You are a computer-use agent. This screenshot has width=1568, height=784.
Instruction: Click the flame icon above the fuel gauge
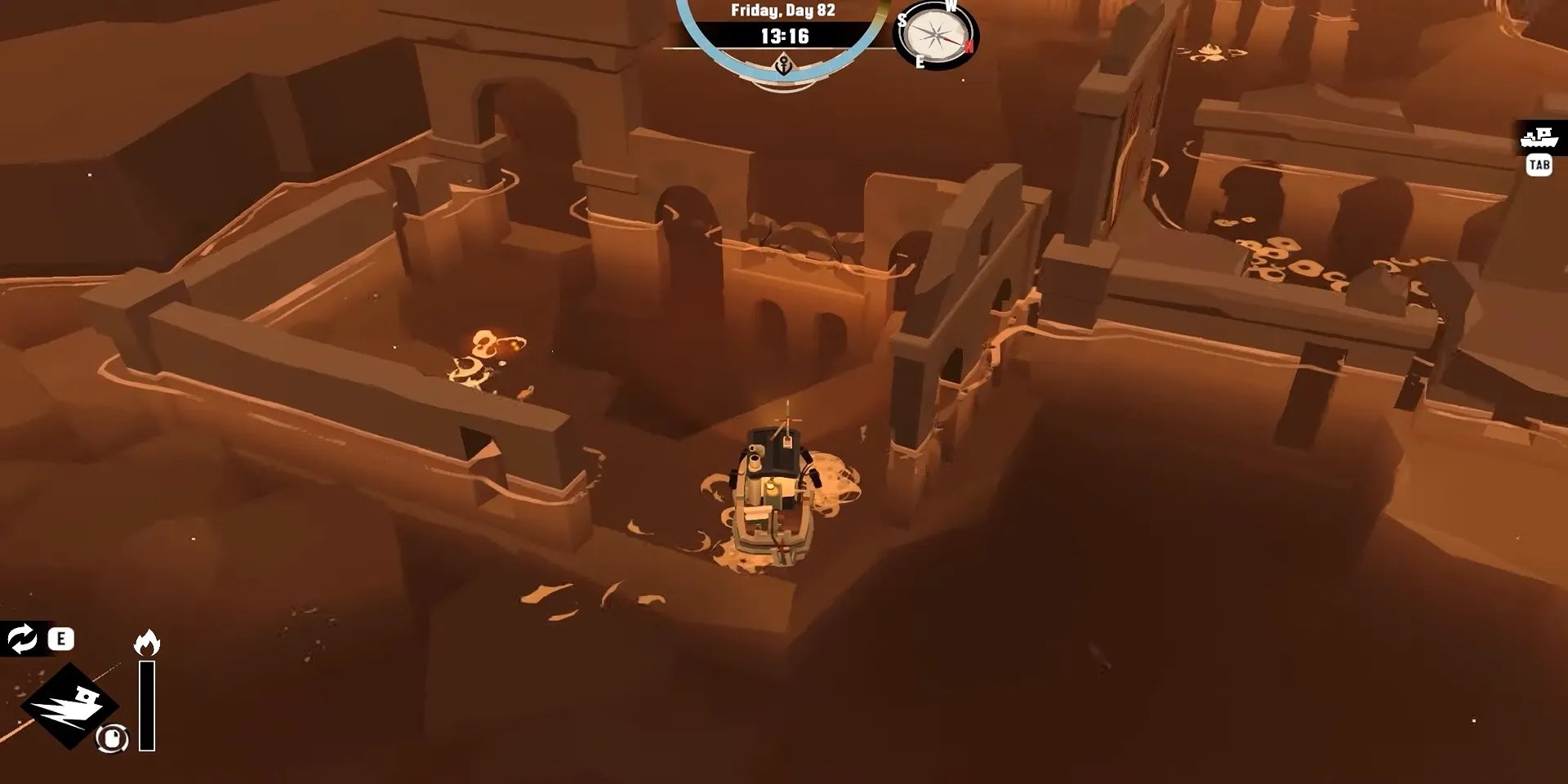tap(146, 642)
